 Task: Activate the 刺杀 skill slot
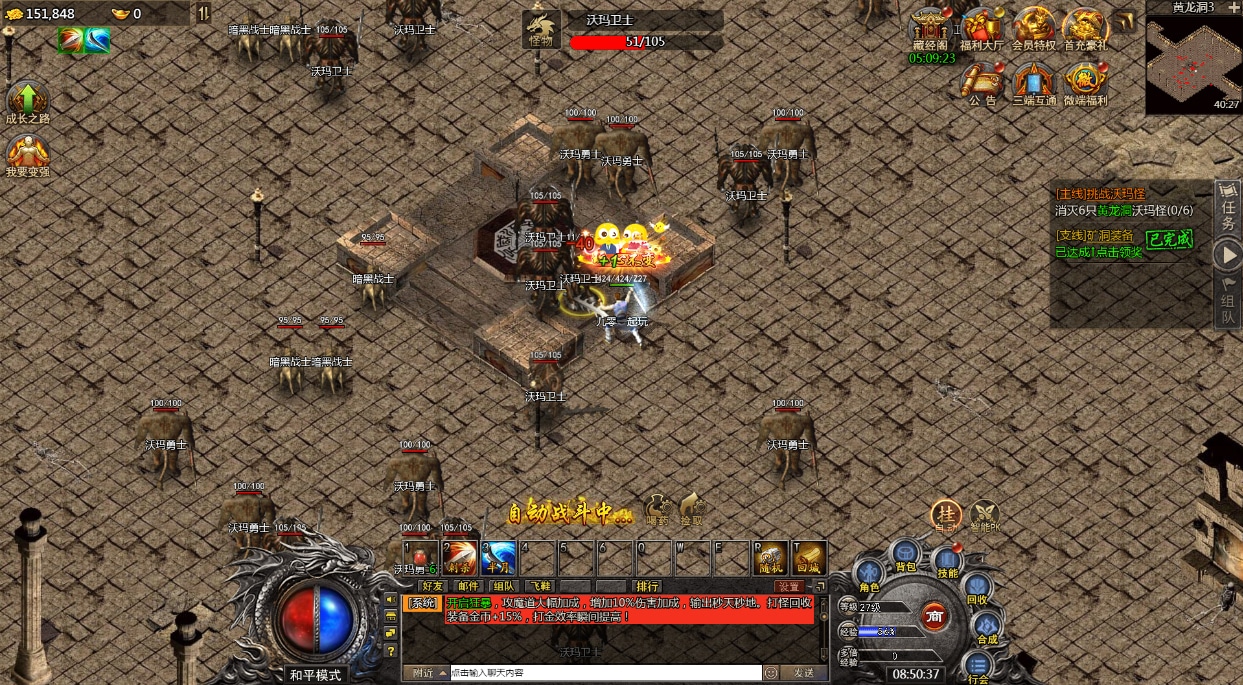tap(460, 557)
